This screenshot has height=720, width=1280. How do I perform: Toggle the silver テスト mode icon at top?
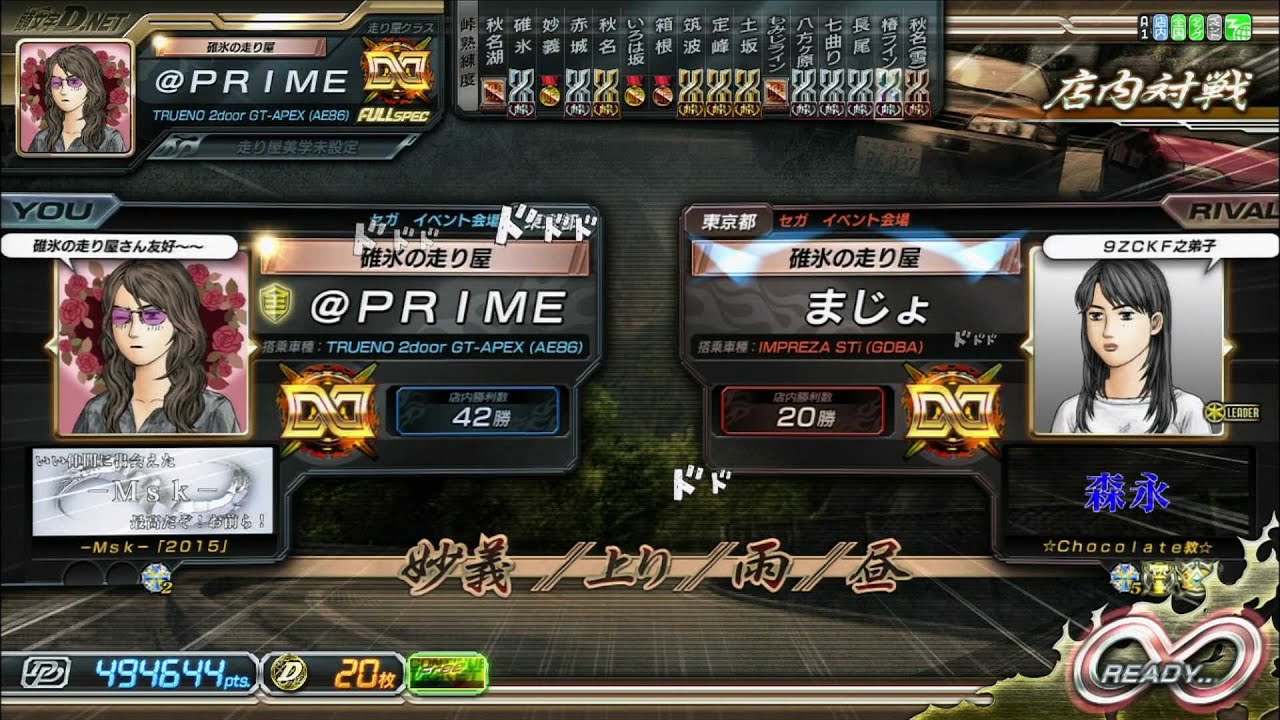[x=1214, y=26]
